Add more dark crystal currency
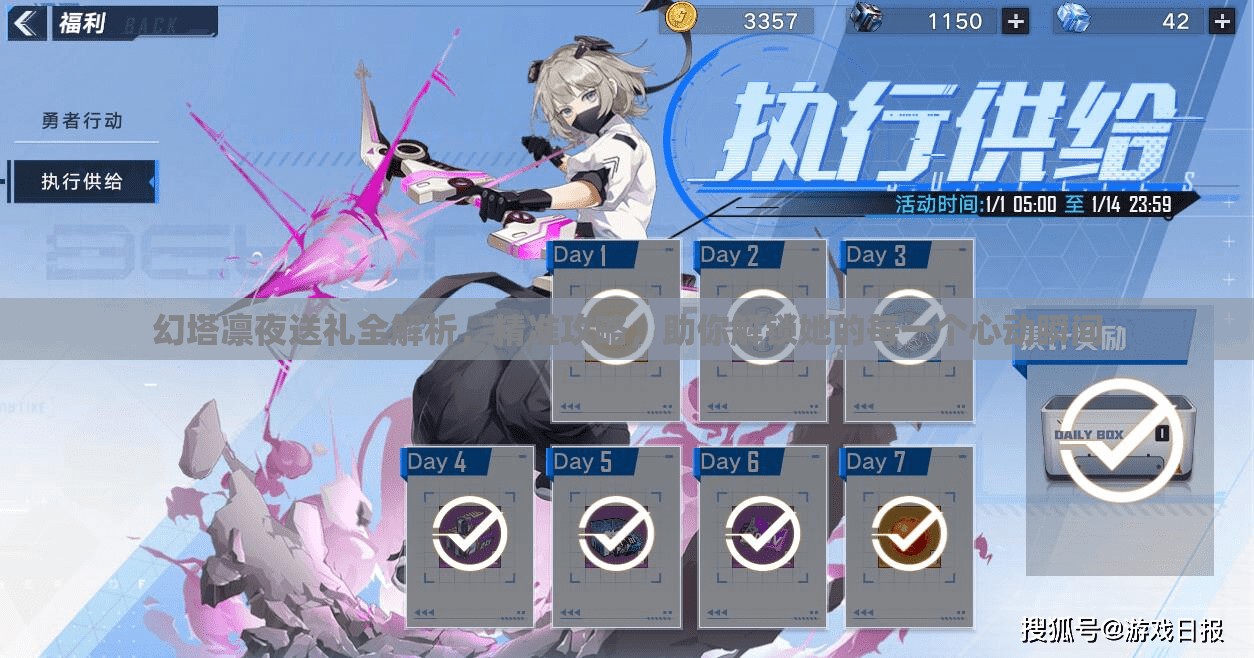 click(1015, 21)
